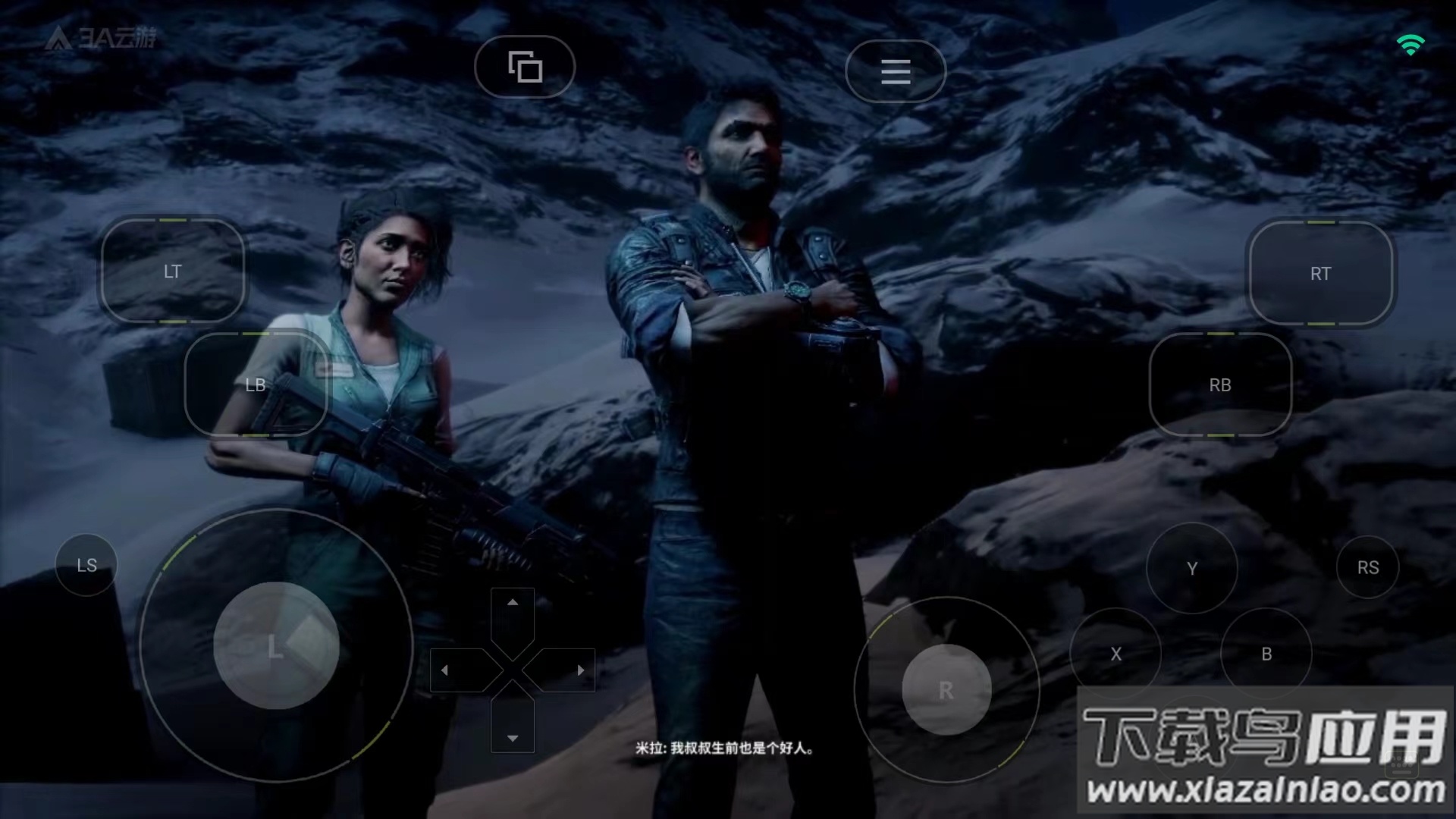Tap the LT virtual trigger button
The height and width of the screenshot is (819, 1456).
pos(173,271)
